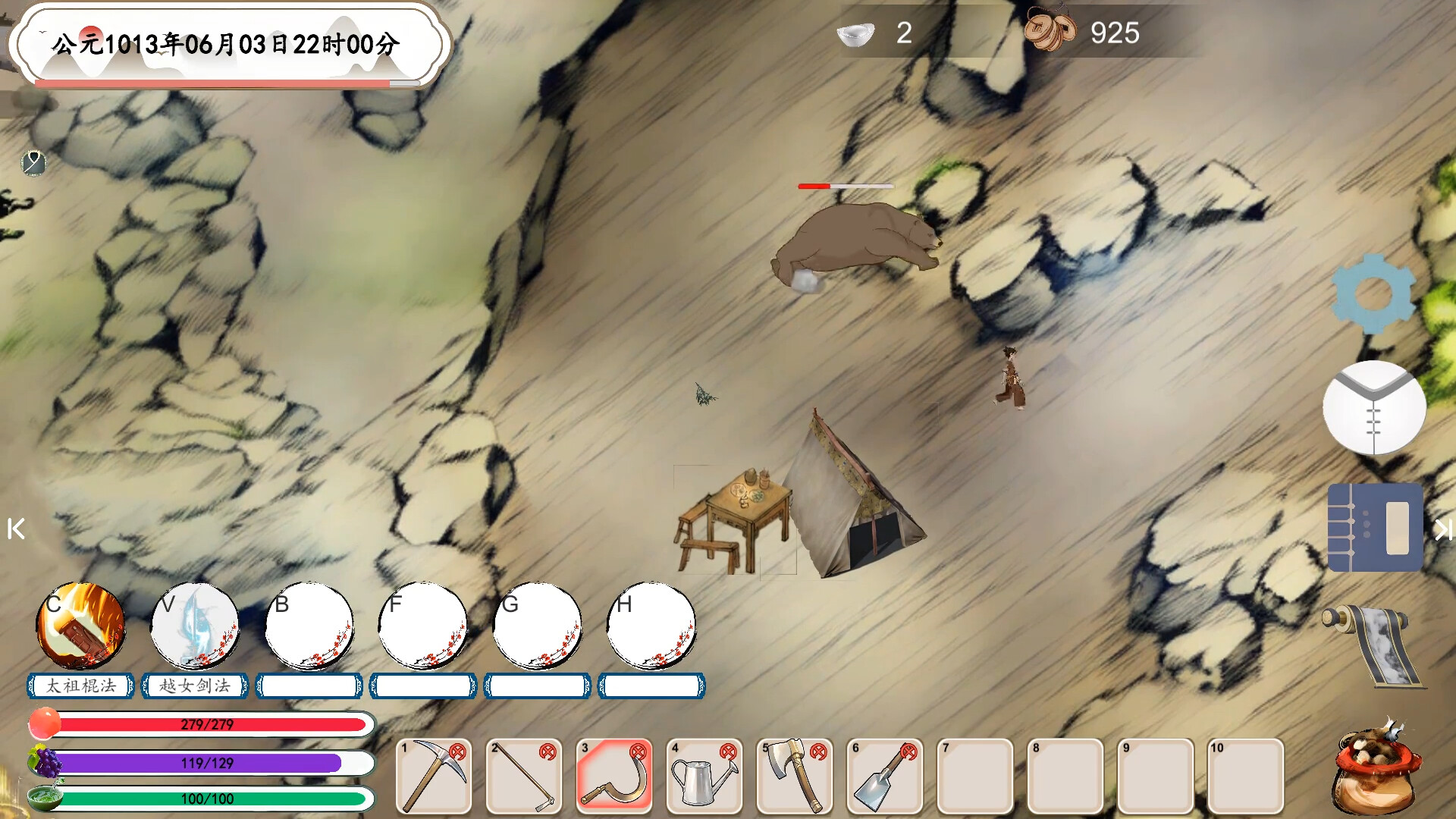Collapse the left side panel arrow
1456x819 pixels.
click(16, 529)
